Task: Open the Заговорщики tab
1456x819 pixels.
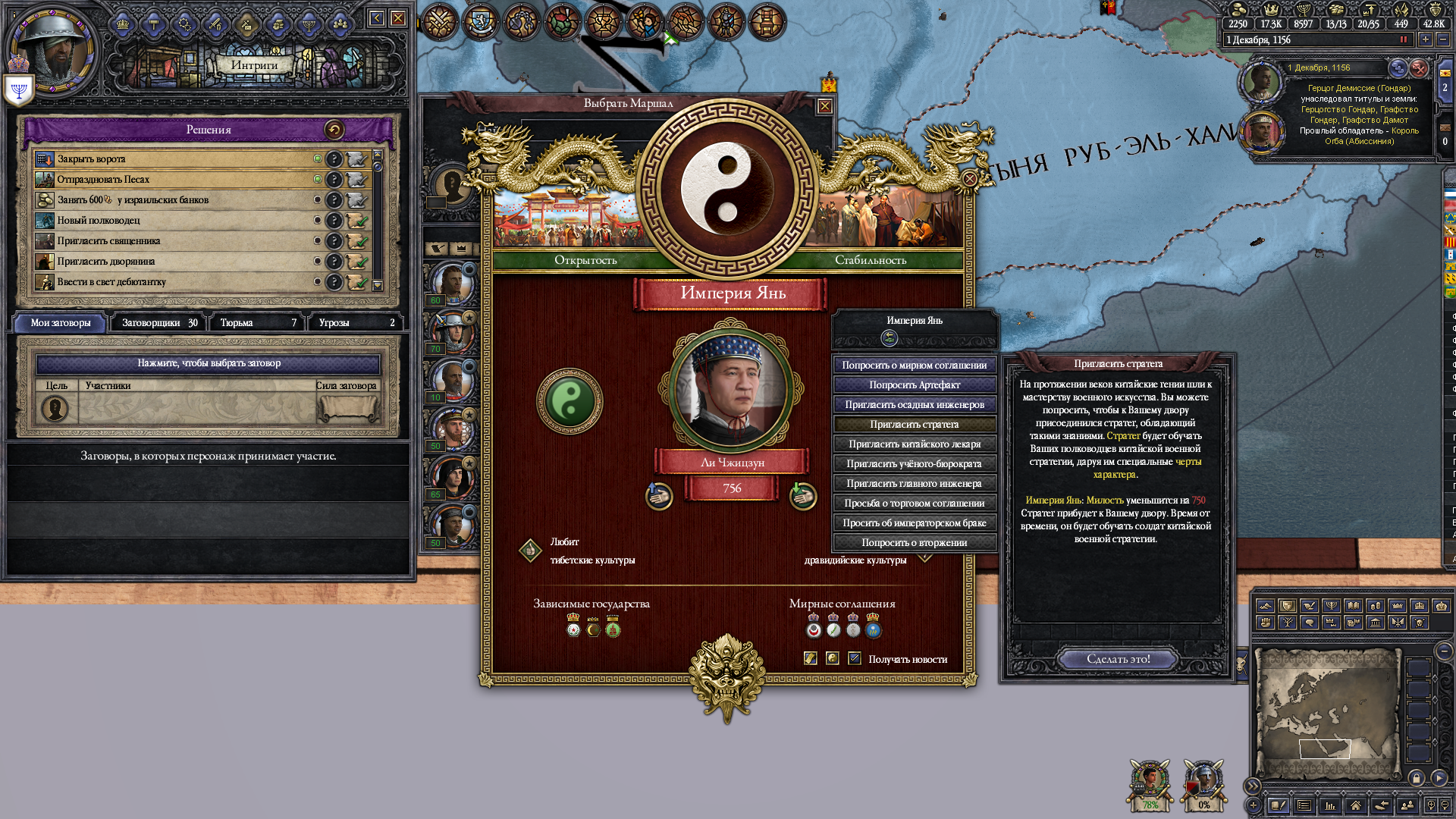Action: pos(158,322)
